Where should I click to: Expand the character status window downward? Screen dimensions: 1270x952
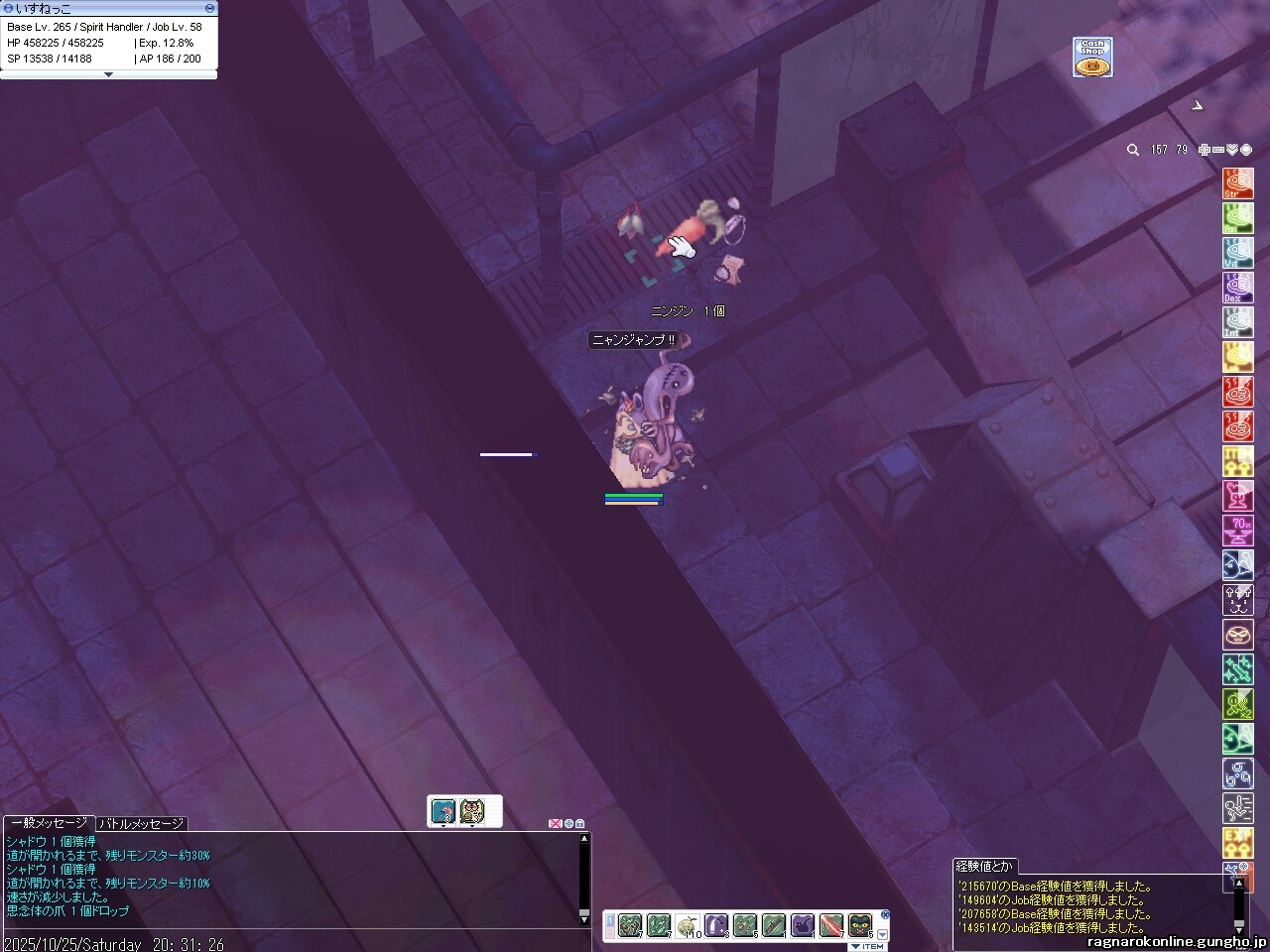point(108,74)
